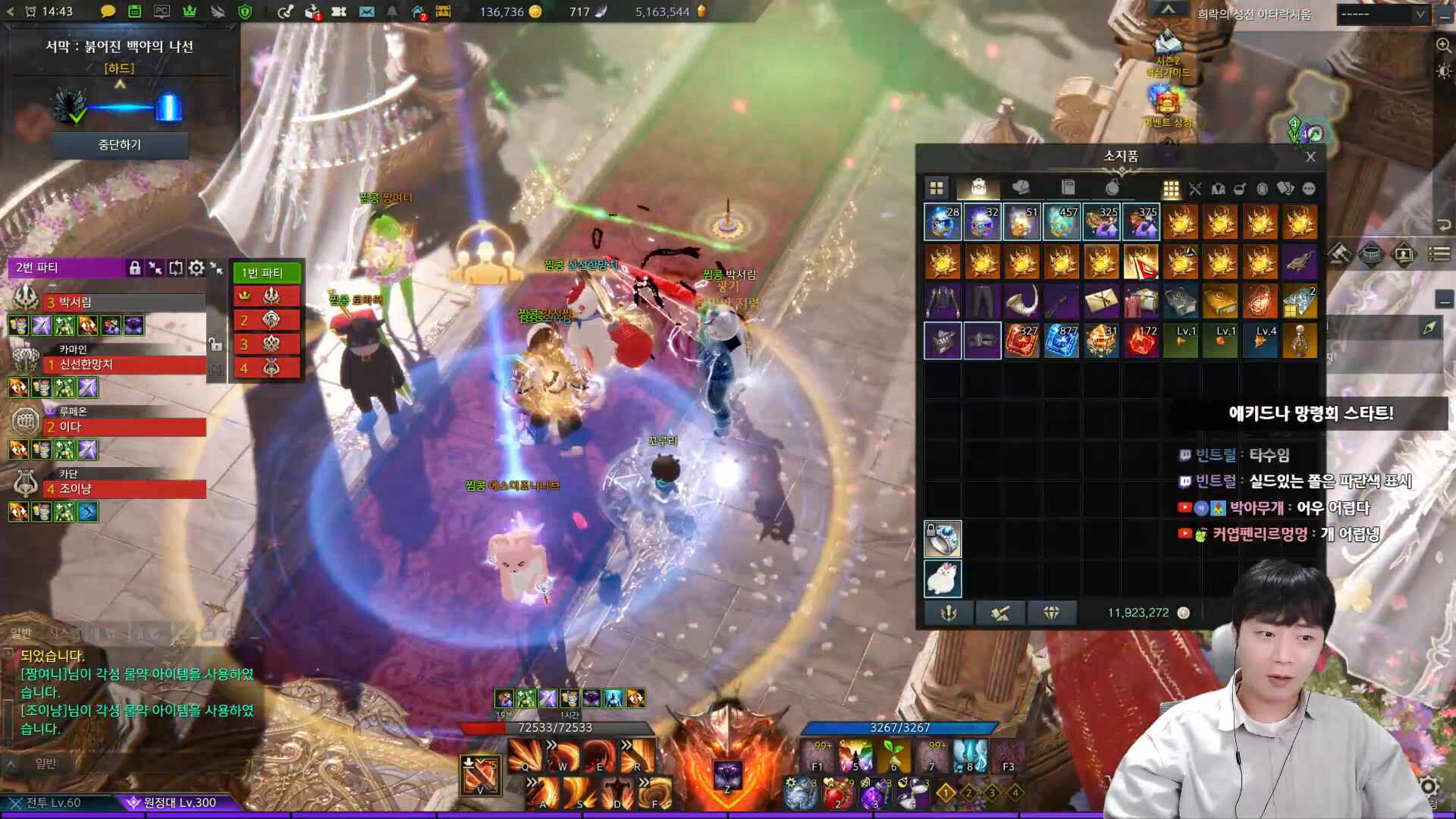The width and height of the screenshot is (1456, 819).
Task: Filter inventory by crossed swords equipment icon
Action: pos(1195,189)
